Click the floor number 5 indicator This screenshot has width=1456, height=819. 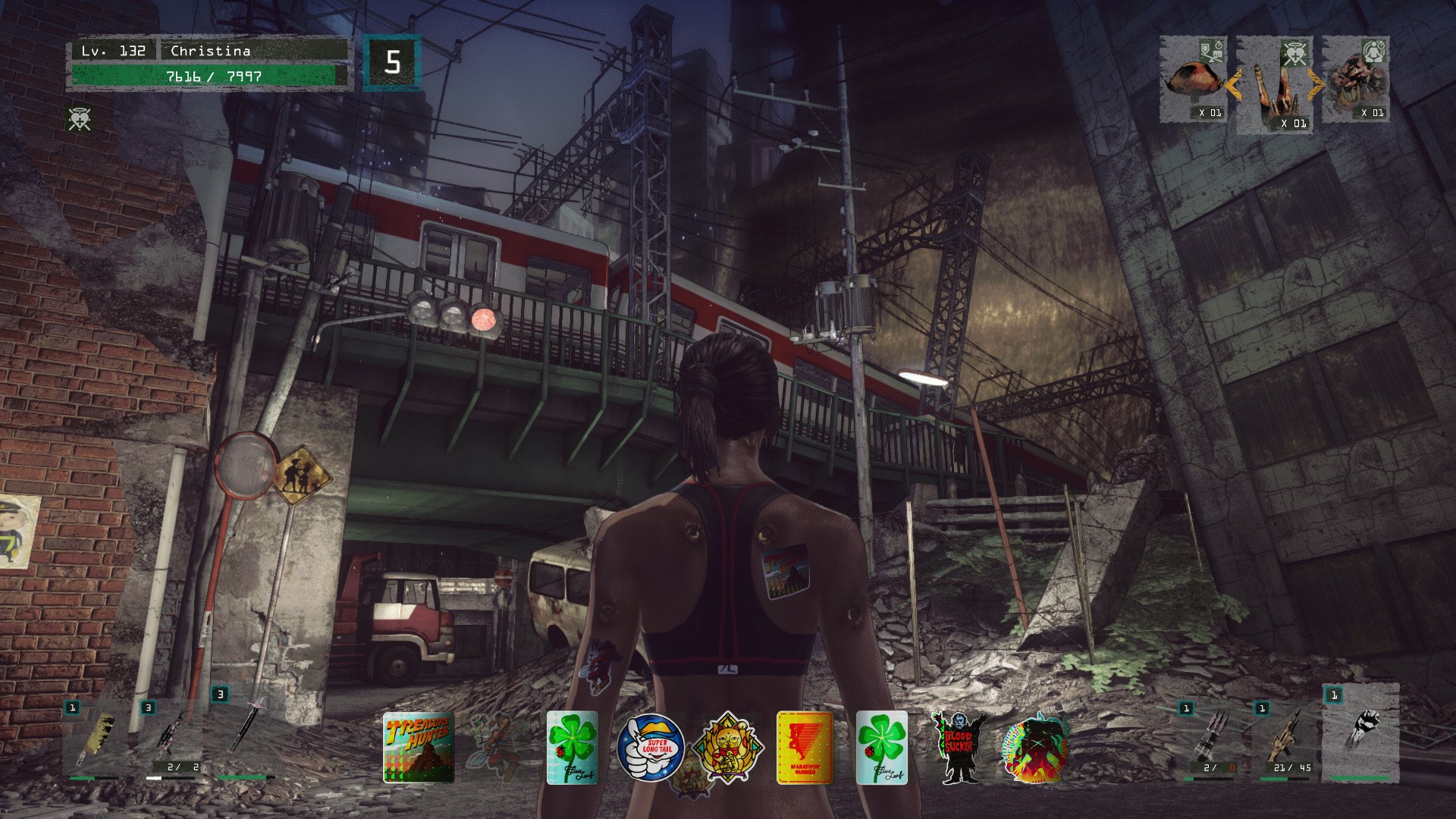(x=391, y=62)
